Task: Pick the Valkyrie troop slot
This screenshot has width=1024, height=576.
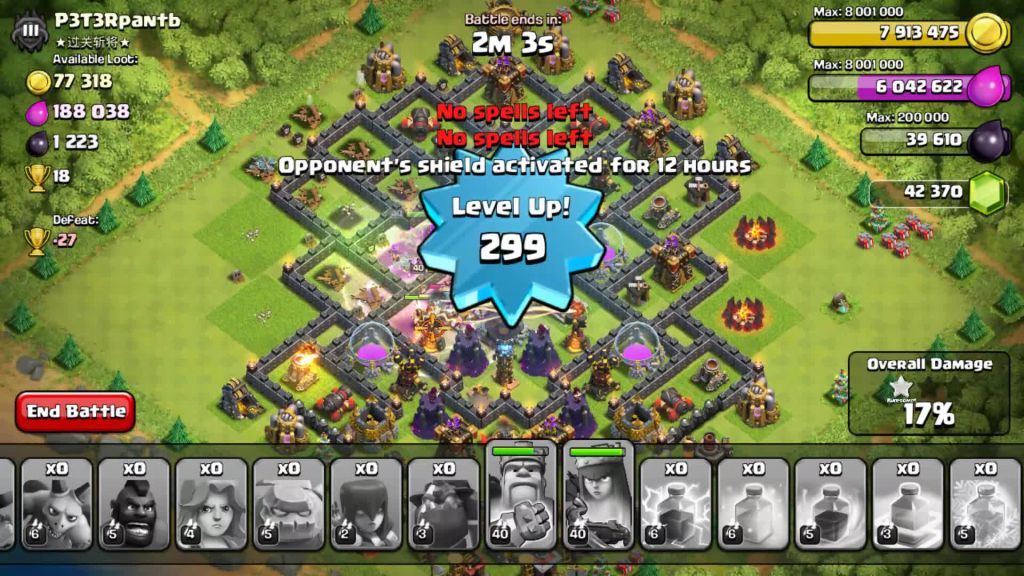Action: [x=211, y=504]
